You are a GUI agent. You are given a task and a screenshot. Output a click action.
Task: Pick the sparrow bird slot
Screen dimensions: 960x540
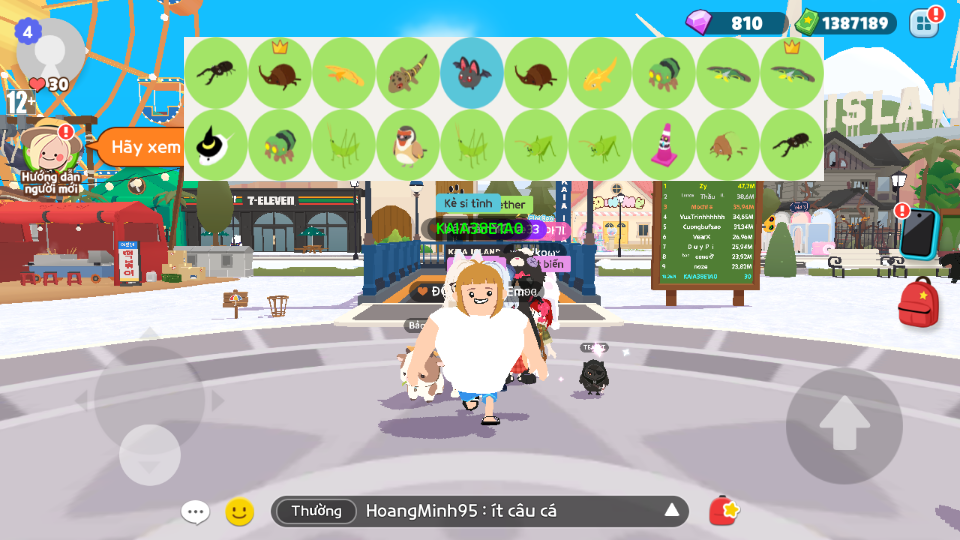[408, 145]
